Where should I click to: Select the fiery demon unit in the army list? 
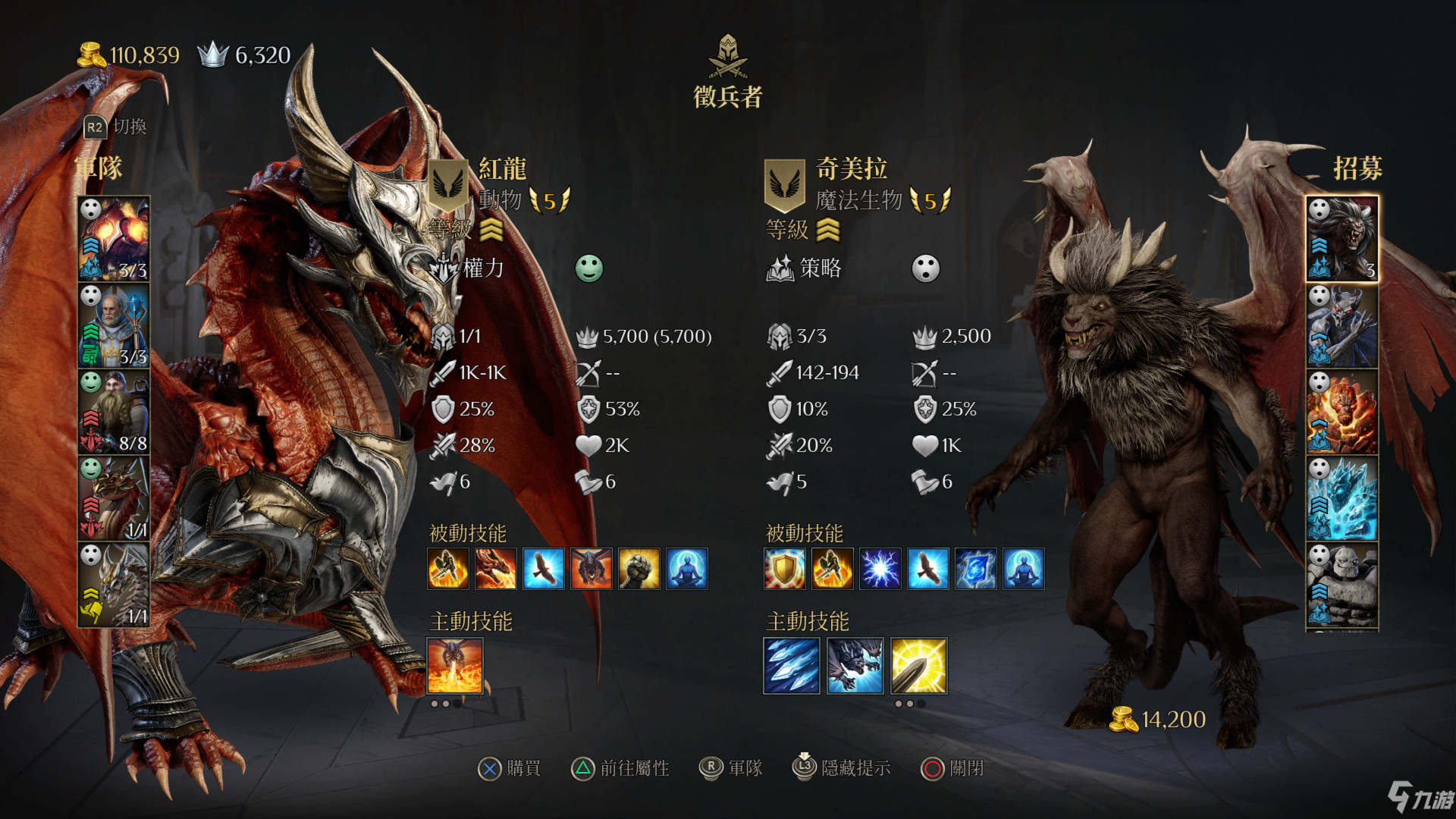pos(114,239)
